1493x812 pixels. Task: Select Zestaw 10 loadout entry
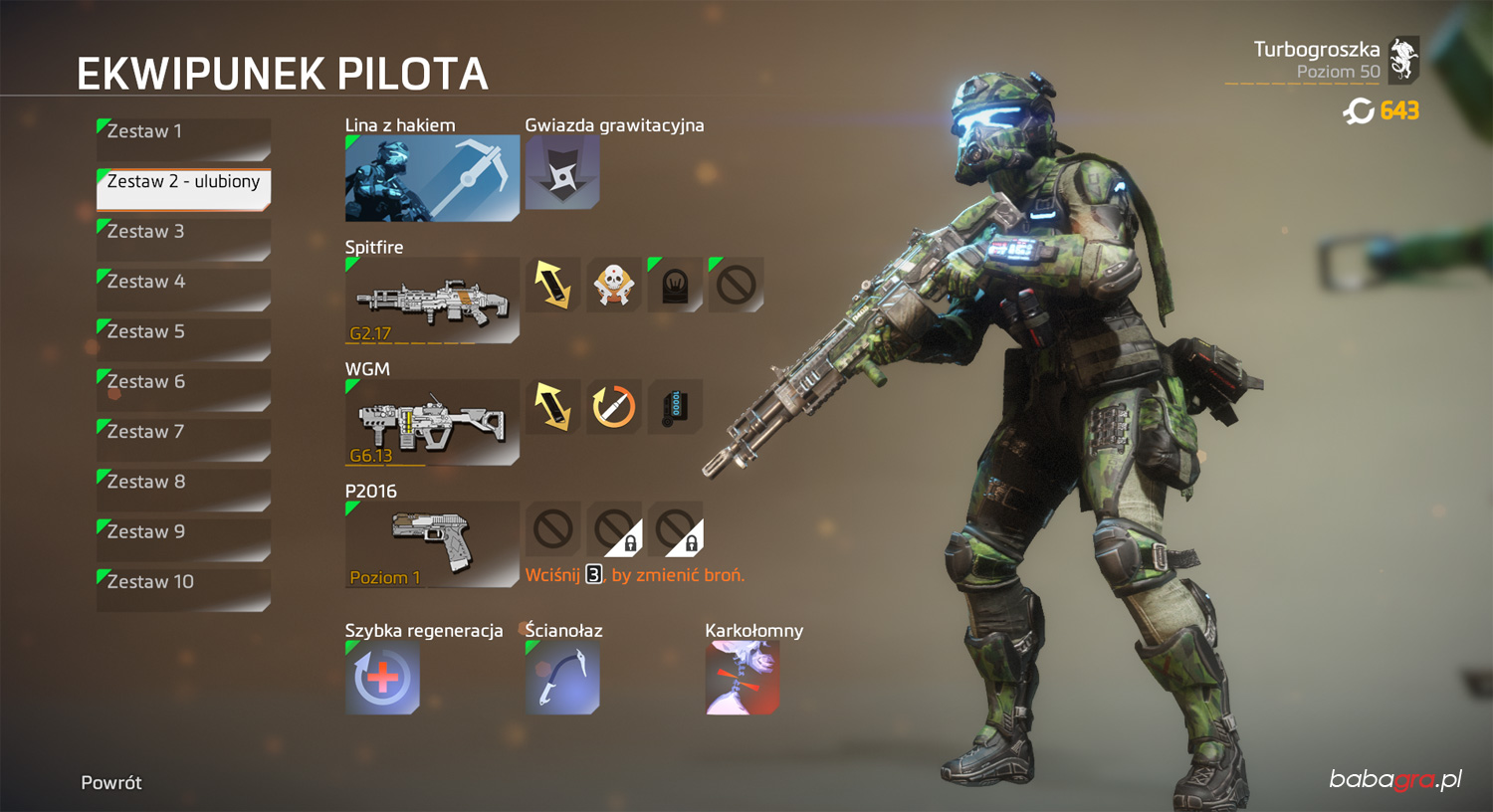click(x=183, y=589)
